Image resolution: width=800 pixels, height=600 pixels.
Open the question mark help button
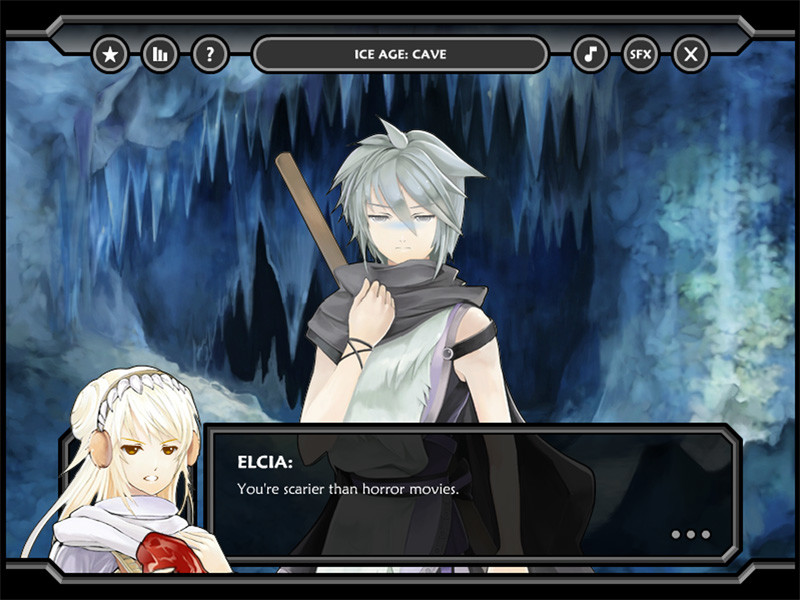[x=210, y=54]
